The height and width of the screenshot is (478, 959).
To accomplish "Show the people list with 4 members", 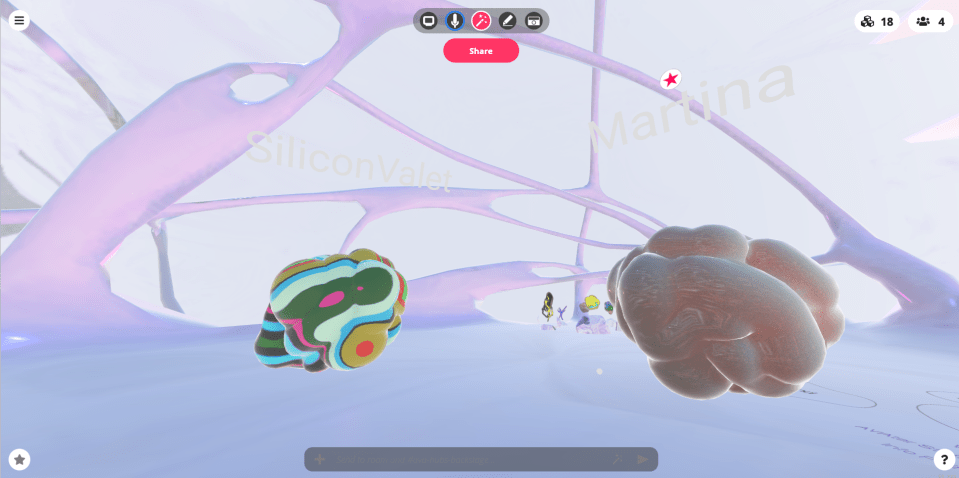I will (930, 21).
